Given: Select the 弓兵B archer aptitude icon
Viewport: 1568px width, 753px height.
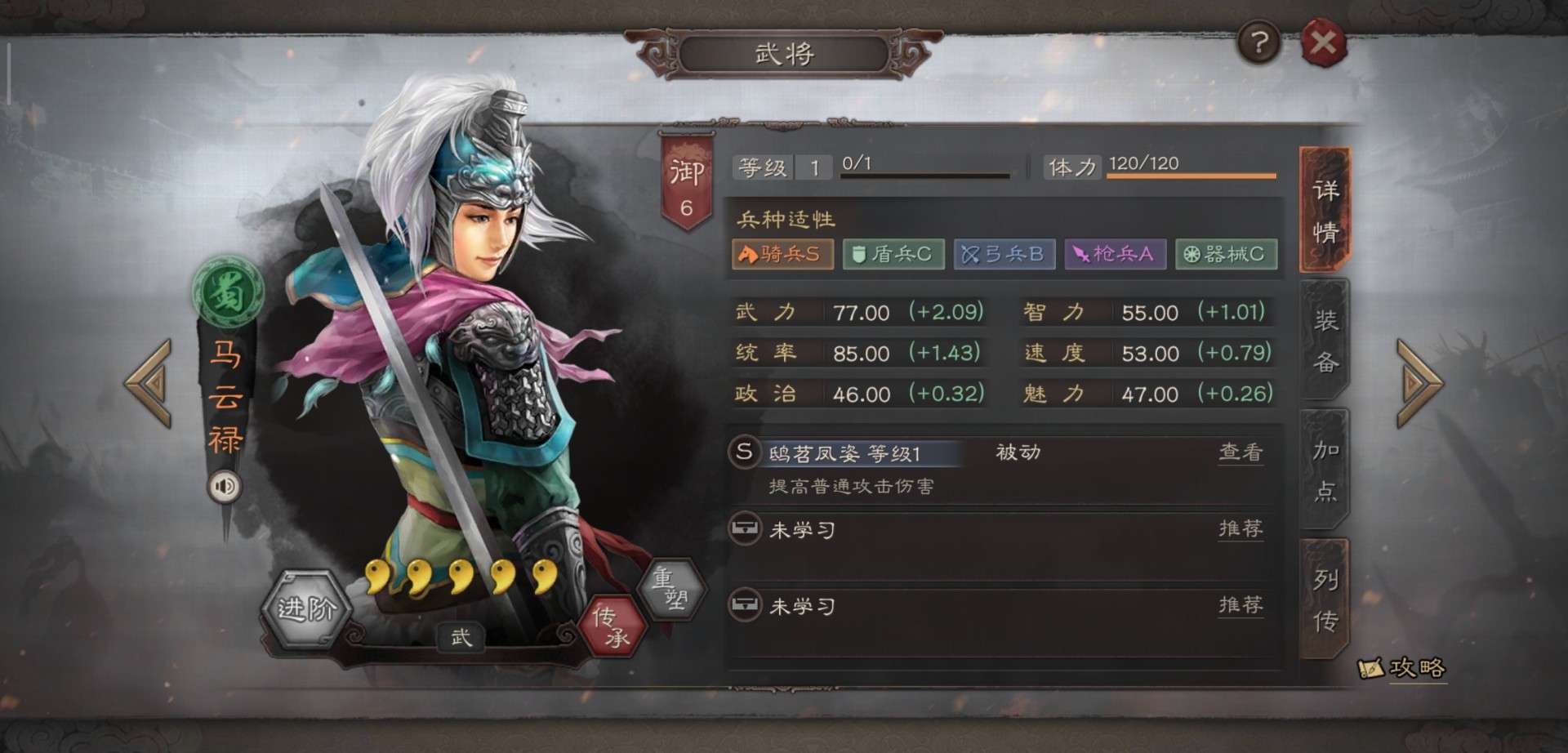Looking at the screenshot, I should [x=1004, y=254].
